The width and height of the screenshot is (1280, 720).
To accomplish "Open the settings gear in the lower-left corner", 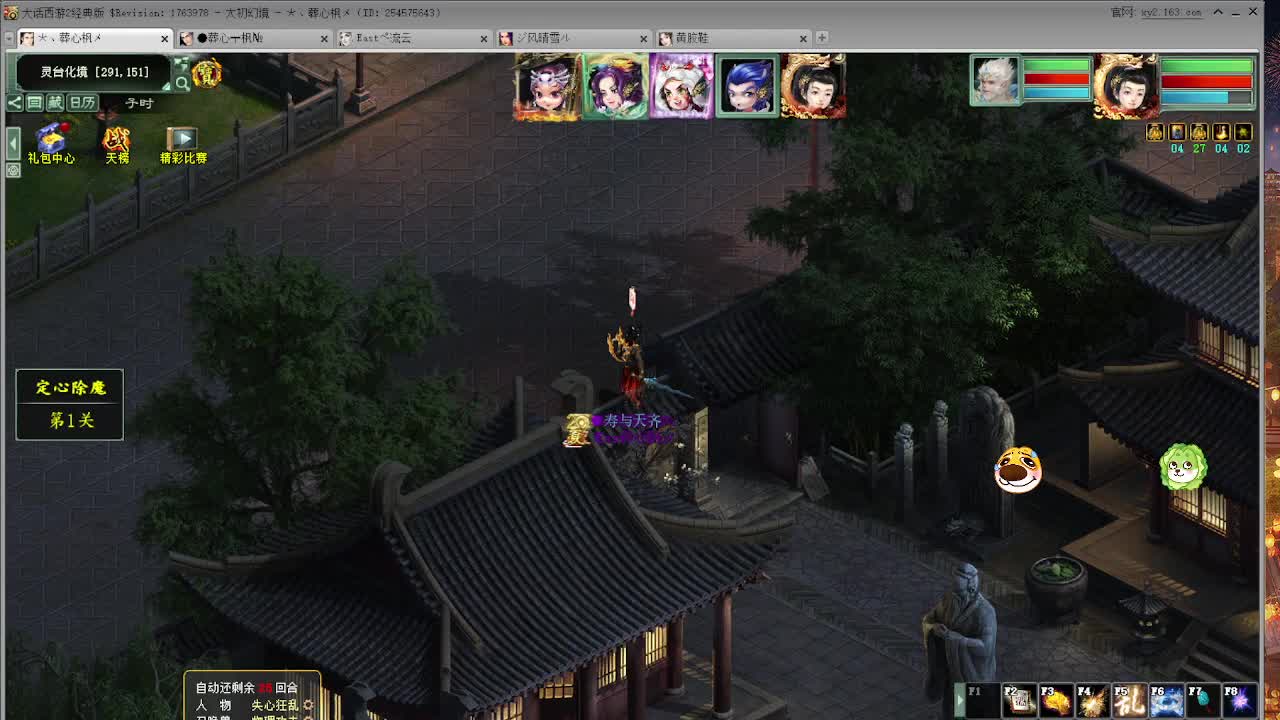I will [12, 170].
